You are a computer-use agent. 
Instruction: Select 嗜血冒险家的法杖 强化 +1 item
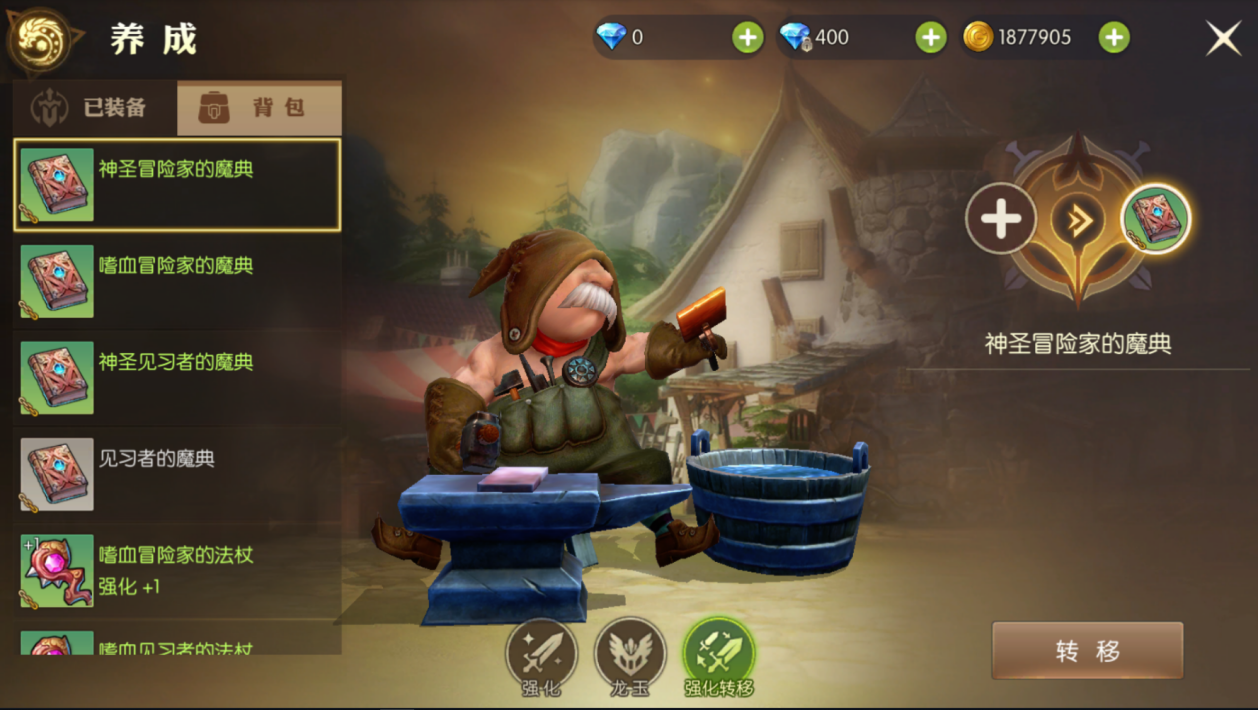pyautogui.click(x=177, y=570)
